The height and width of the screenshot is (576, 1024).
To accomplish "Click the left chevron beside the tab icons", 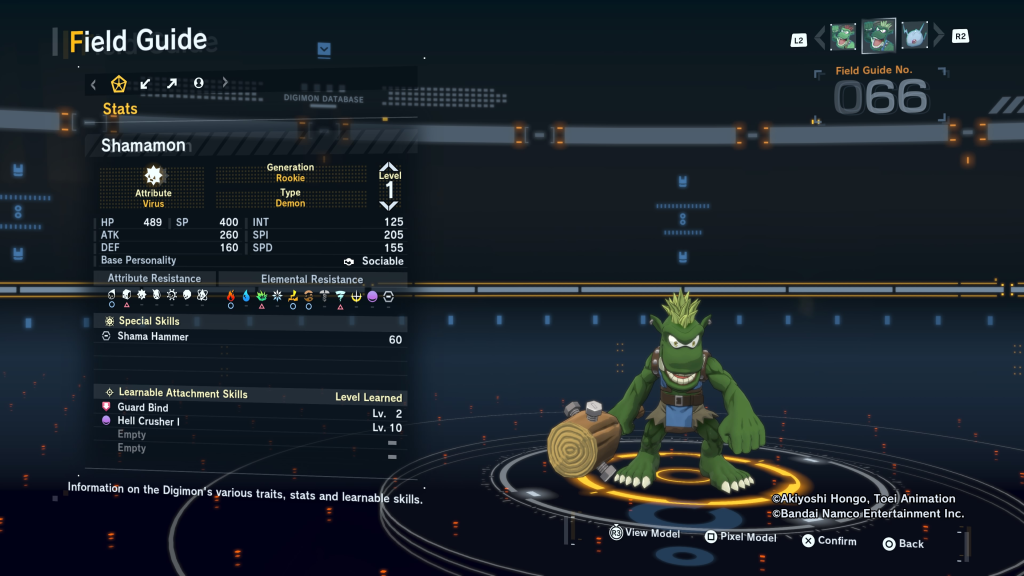I will point(94,84).
